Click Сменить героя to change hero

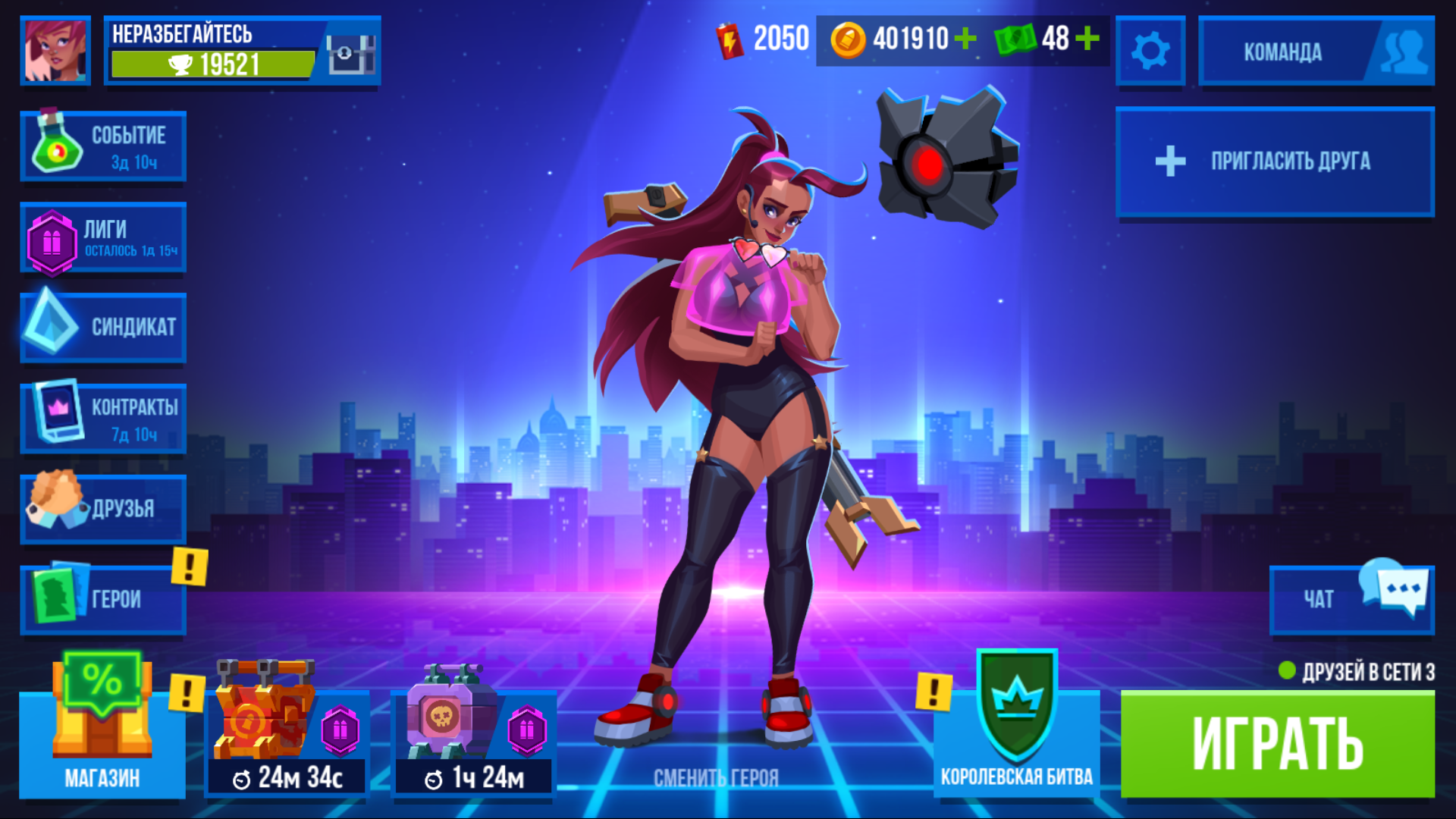(716, 777)
